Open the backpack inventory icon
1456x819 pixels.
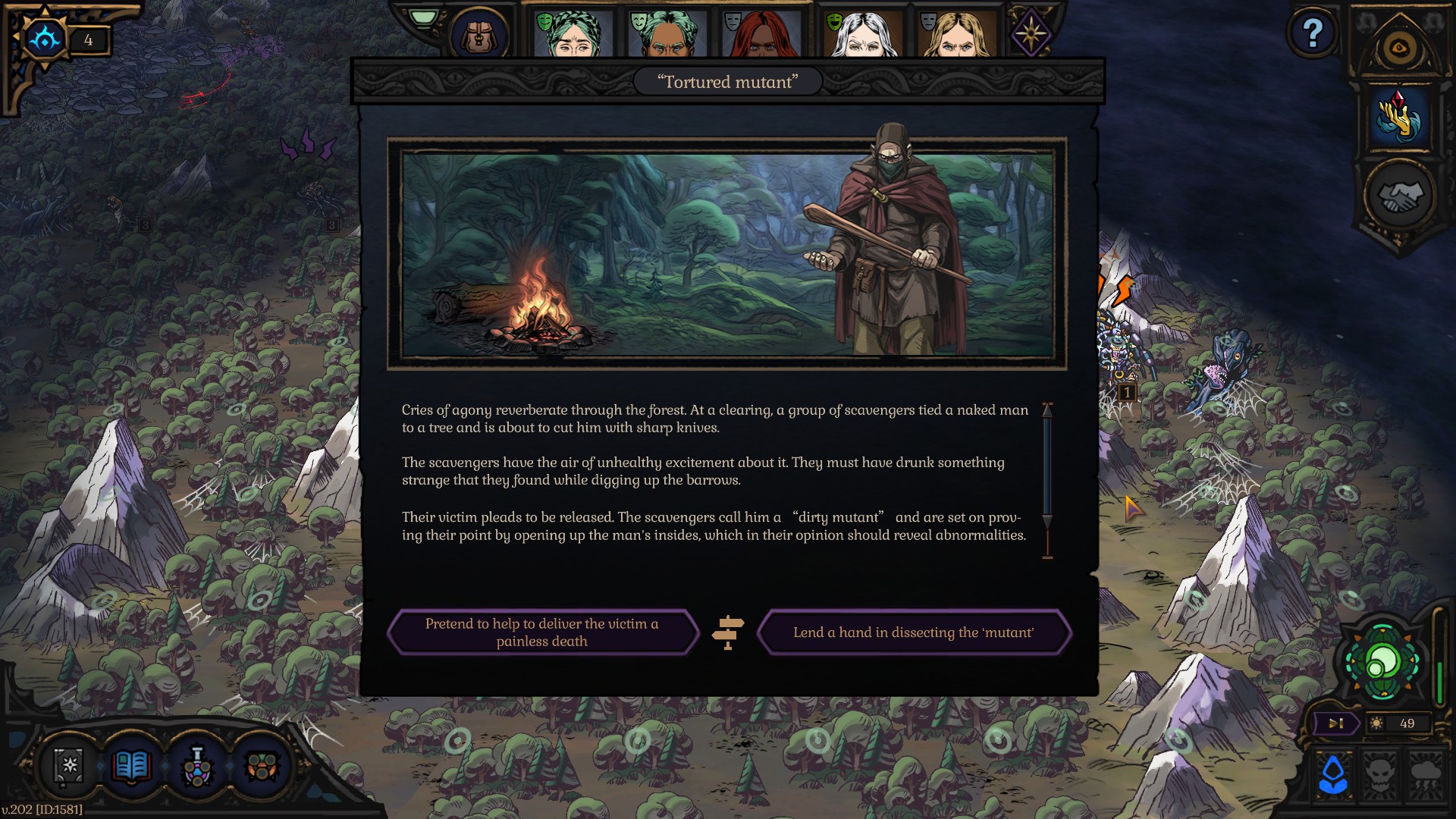pyautogui.click(x=478, y=35)
